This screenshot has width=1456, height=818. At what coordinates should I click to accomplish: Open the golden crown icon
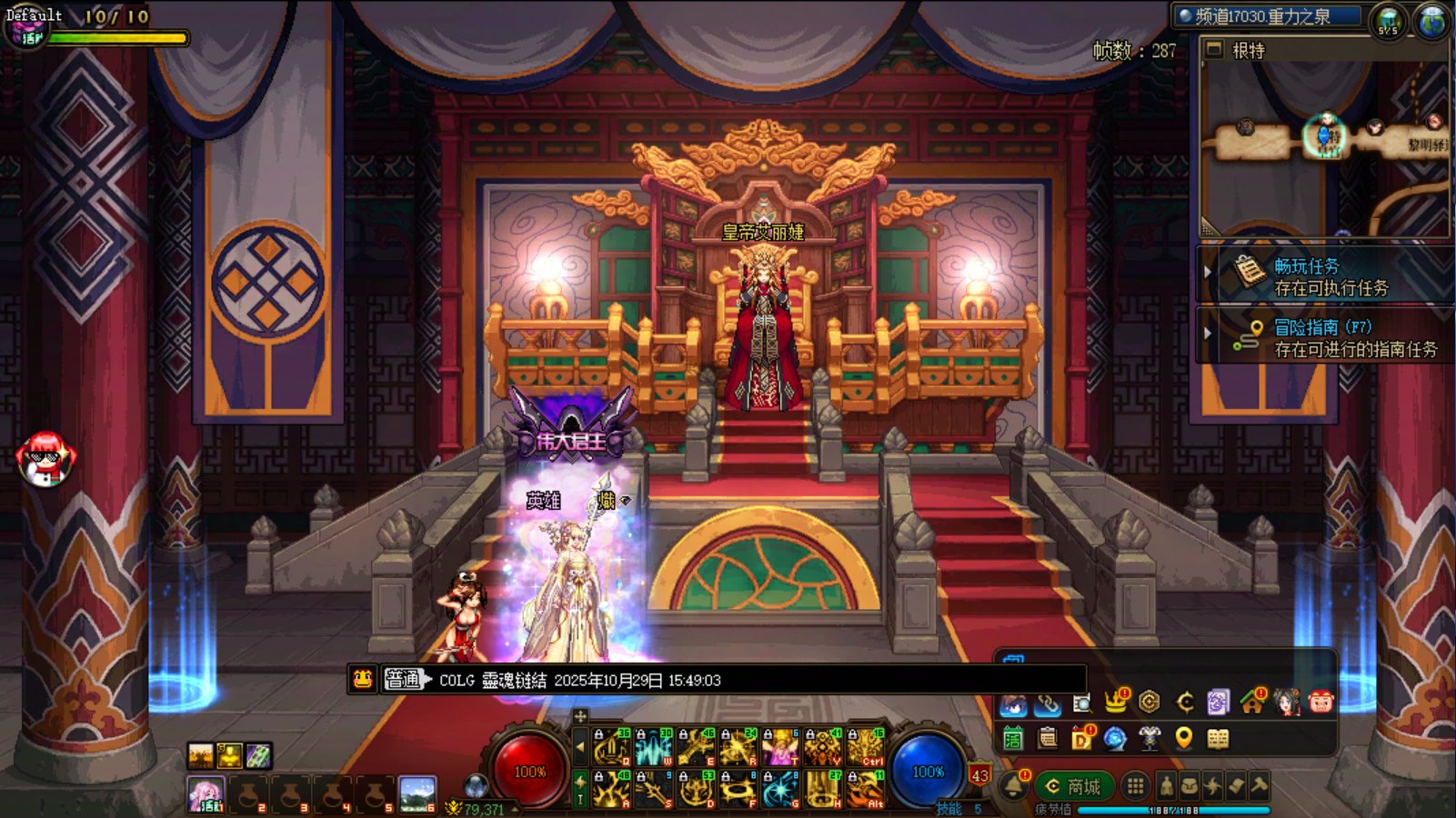1116,702
